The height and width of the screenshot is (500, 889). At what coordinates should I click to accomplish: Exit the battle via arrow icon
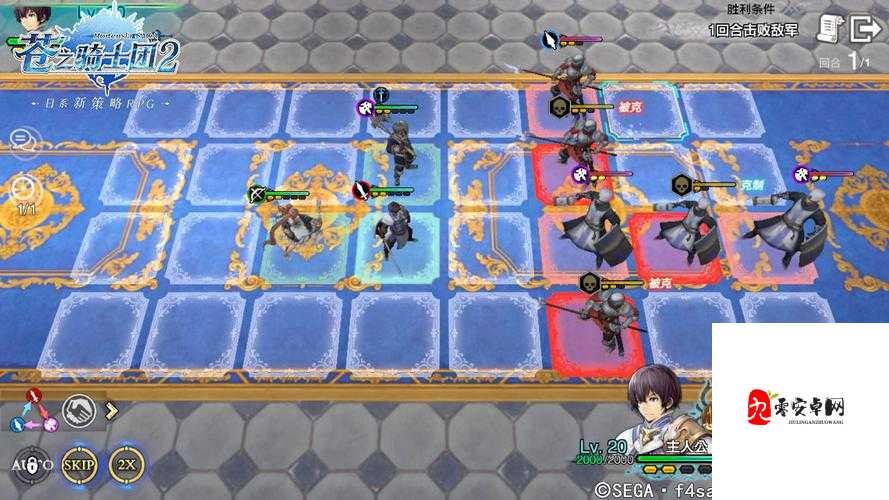[863, 29]
